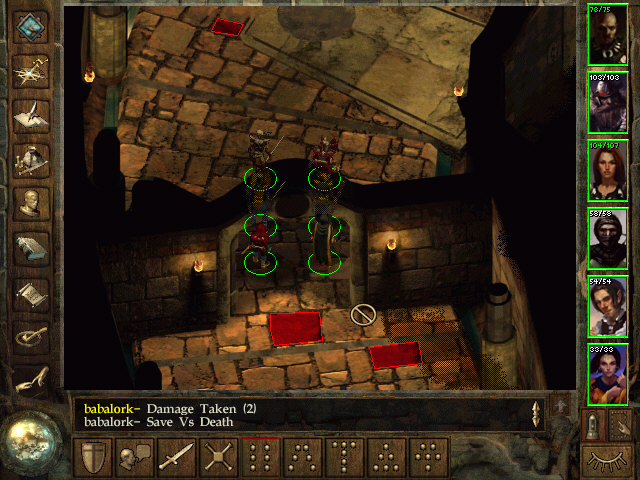Toggle the lantern party AI button

coord(593,425)
